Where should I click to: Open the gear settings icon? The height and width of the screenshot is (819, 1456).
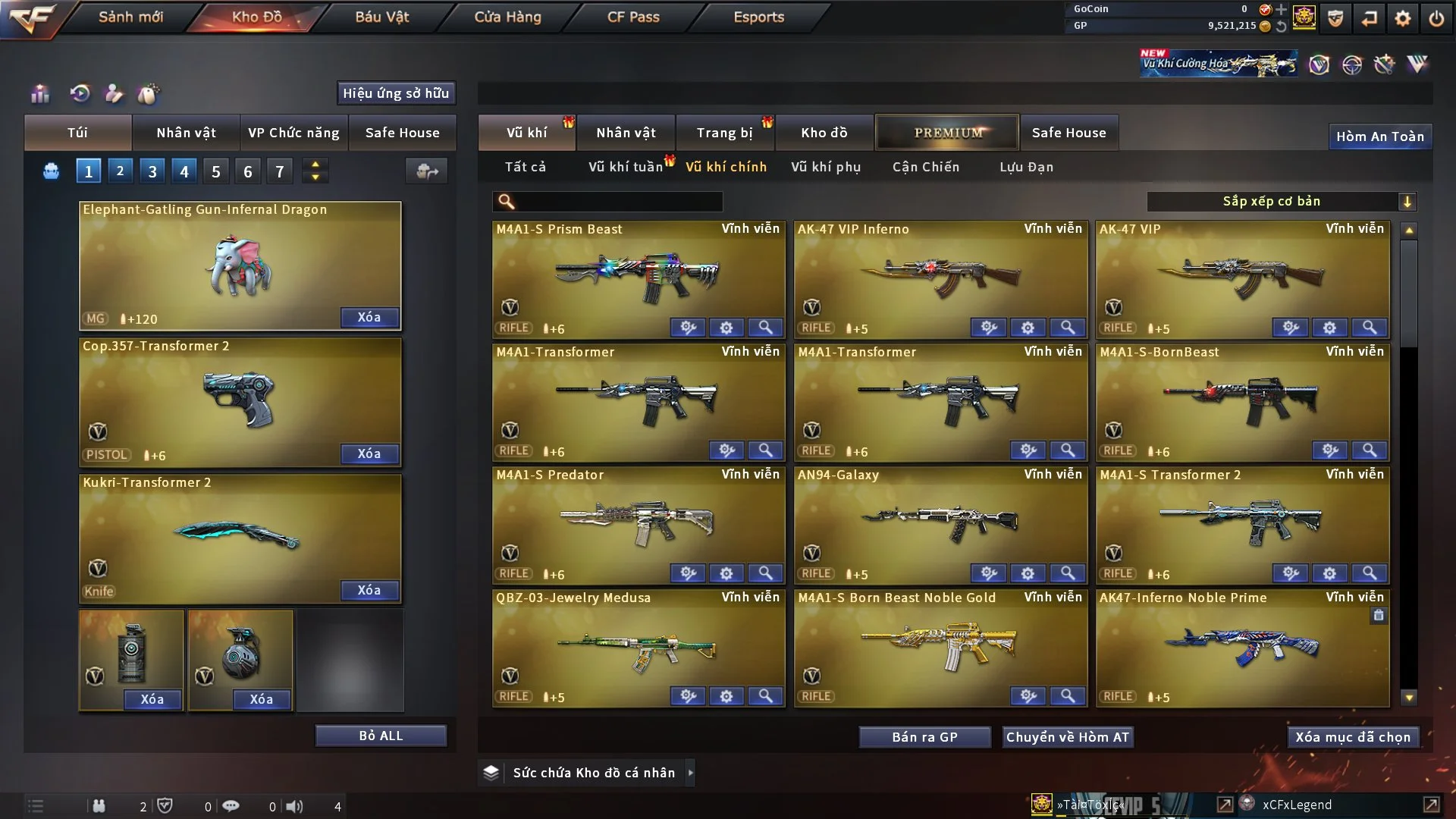(1402, 18)
